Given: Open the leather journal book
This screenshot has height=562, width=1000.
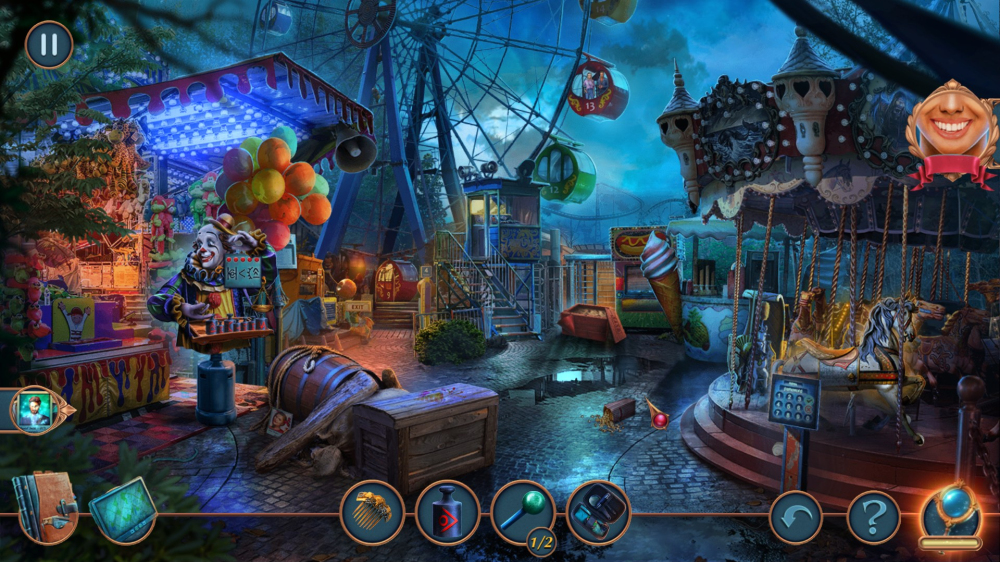Looking at the screenshot, I should [x=44, y=507].
